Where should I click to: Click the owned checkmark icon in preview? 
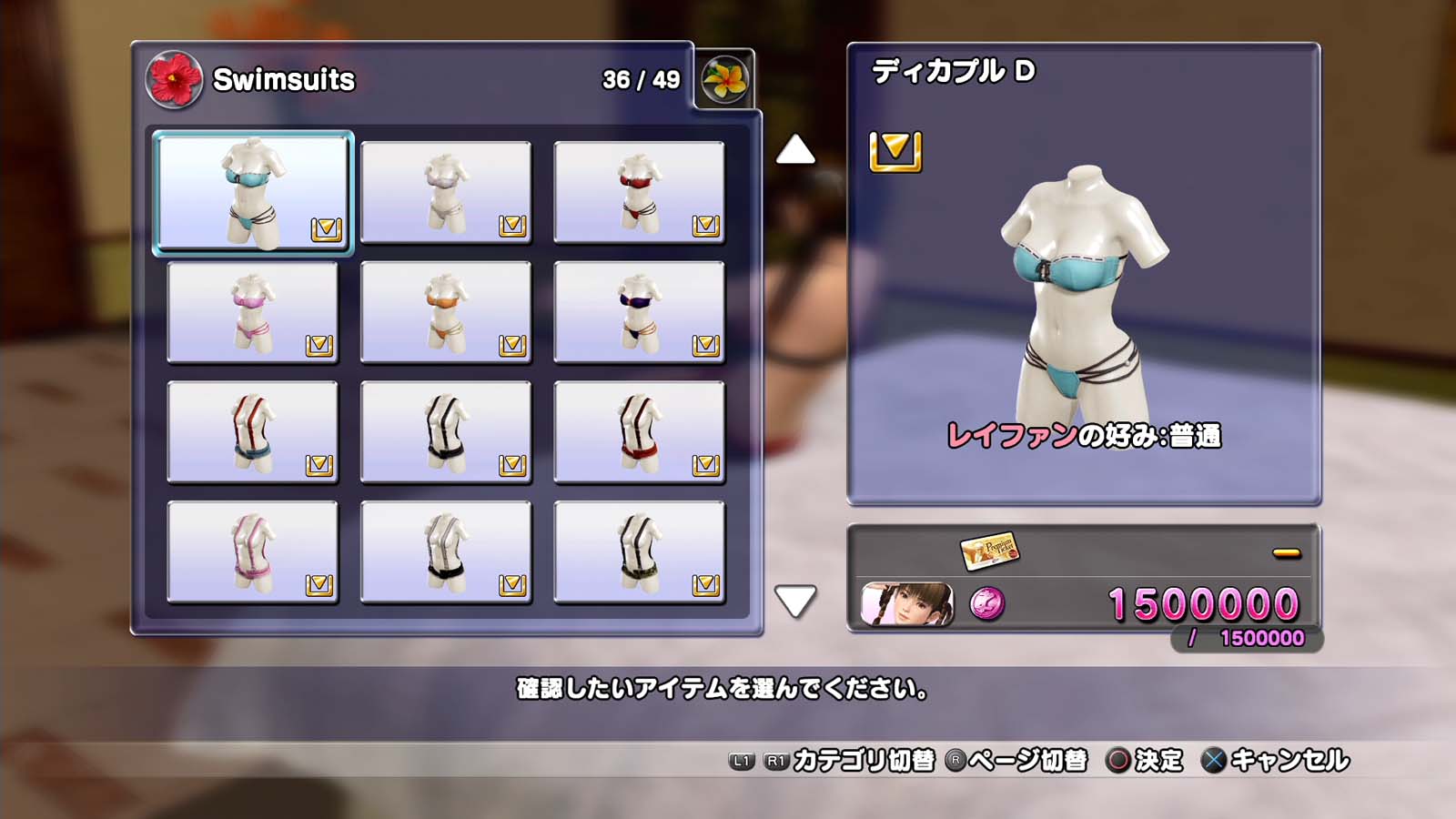click(x=895, y=151)
